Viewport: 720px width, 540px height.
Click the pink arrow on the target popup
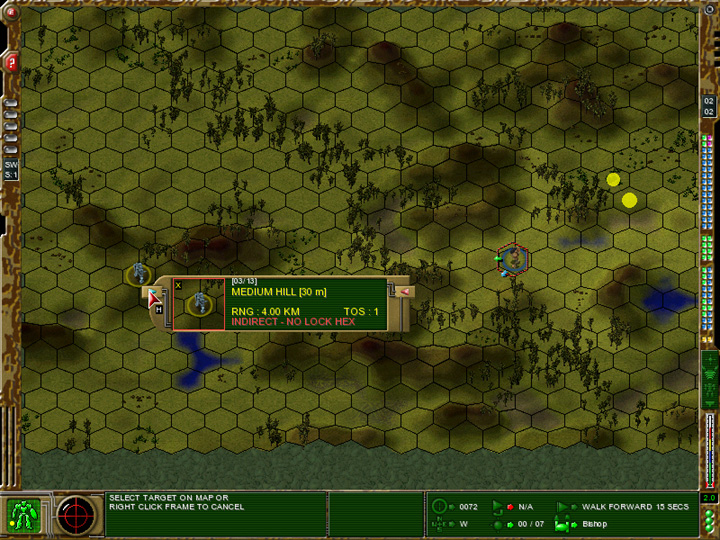pyautogui.click(x=404, y=291)
